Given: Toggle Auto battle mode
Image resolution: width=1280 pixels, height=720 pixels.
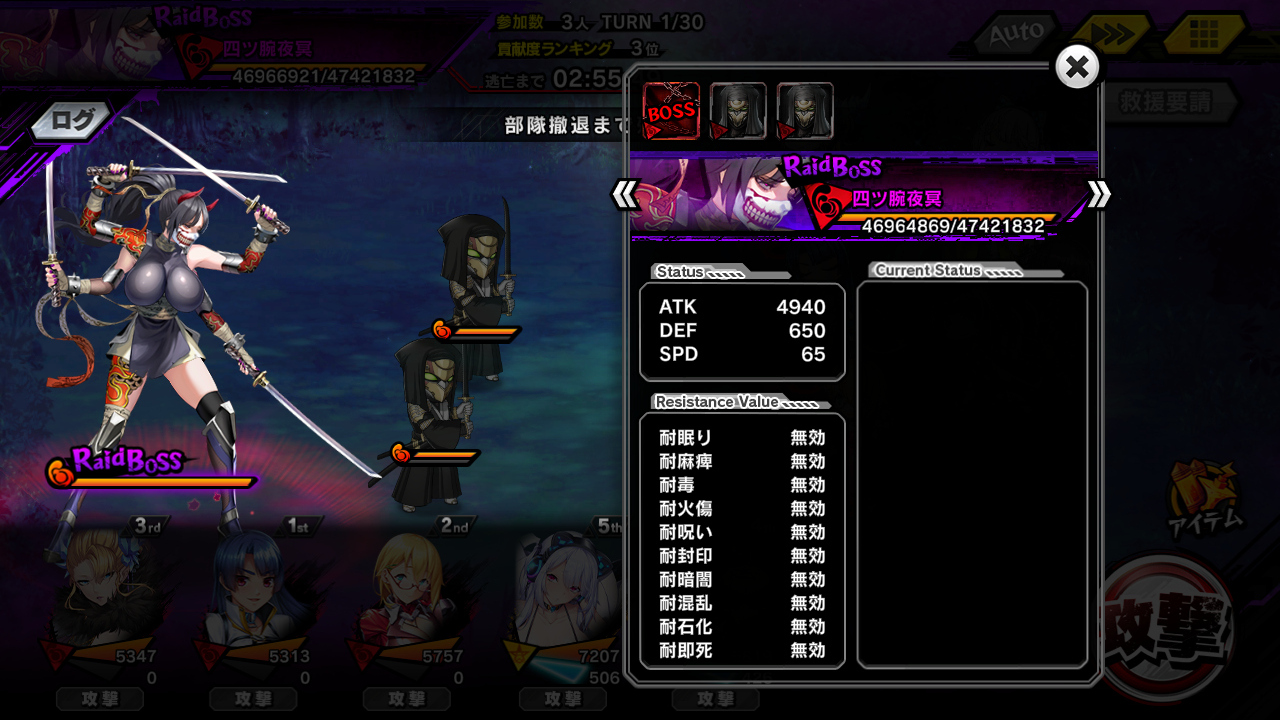Looking at the screenshot, I should (1016, 34).
